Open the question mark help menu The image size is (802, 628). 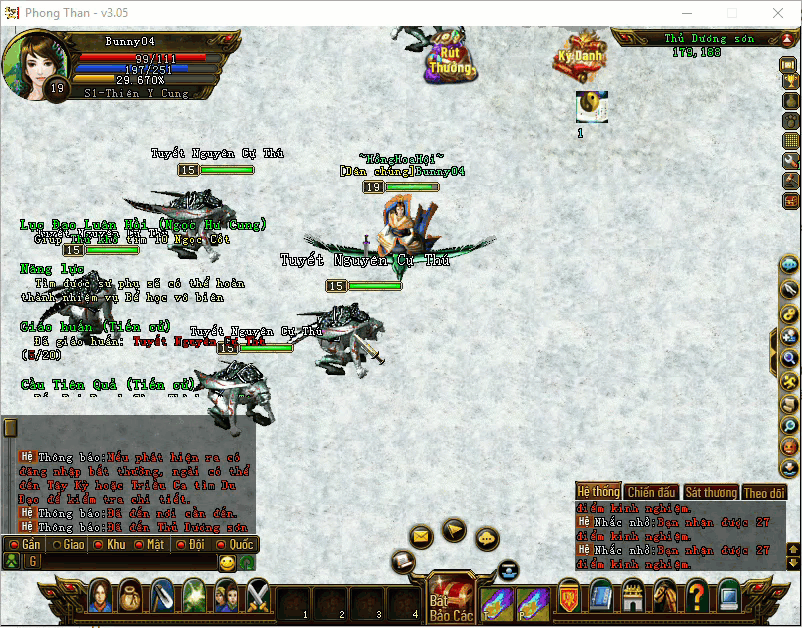pyautogui.click(x=697, y=597)
